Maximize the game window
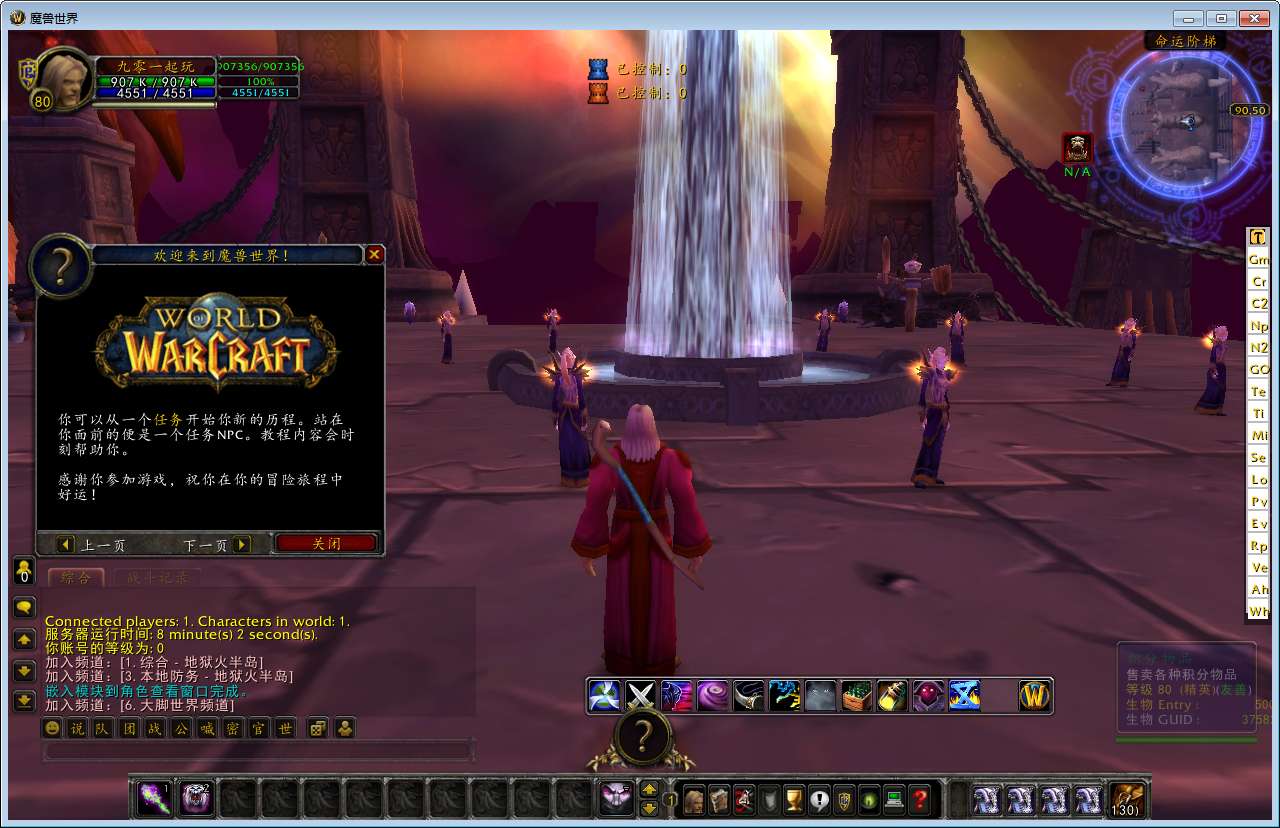1280x828 pixels. click(x=1221, y=18)
